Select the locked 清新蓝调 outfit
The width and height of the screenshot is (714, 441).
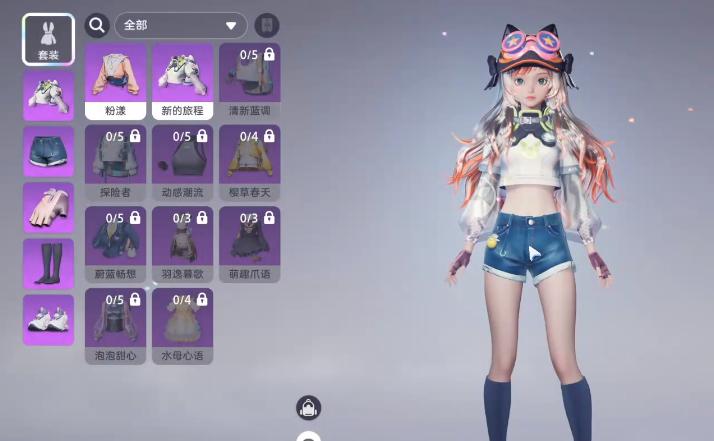click(249, 81)
